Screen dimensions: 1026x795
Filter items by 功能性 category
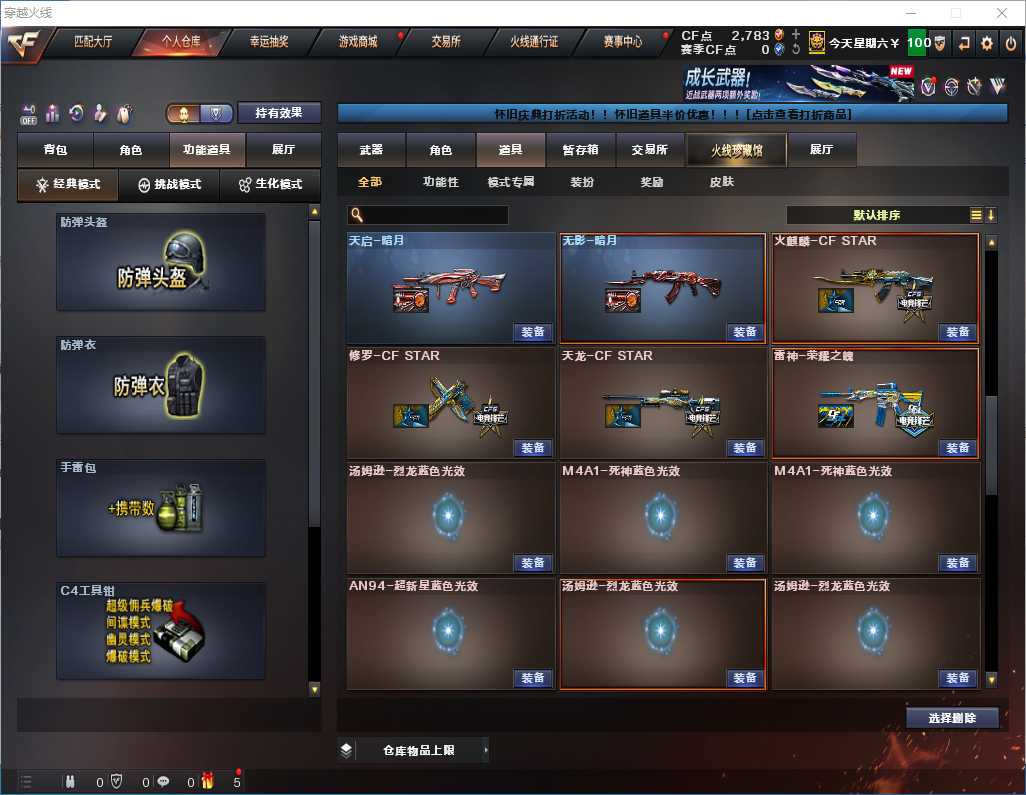tap(440, 182)
